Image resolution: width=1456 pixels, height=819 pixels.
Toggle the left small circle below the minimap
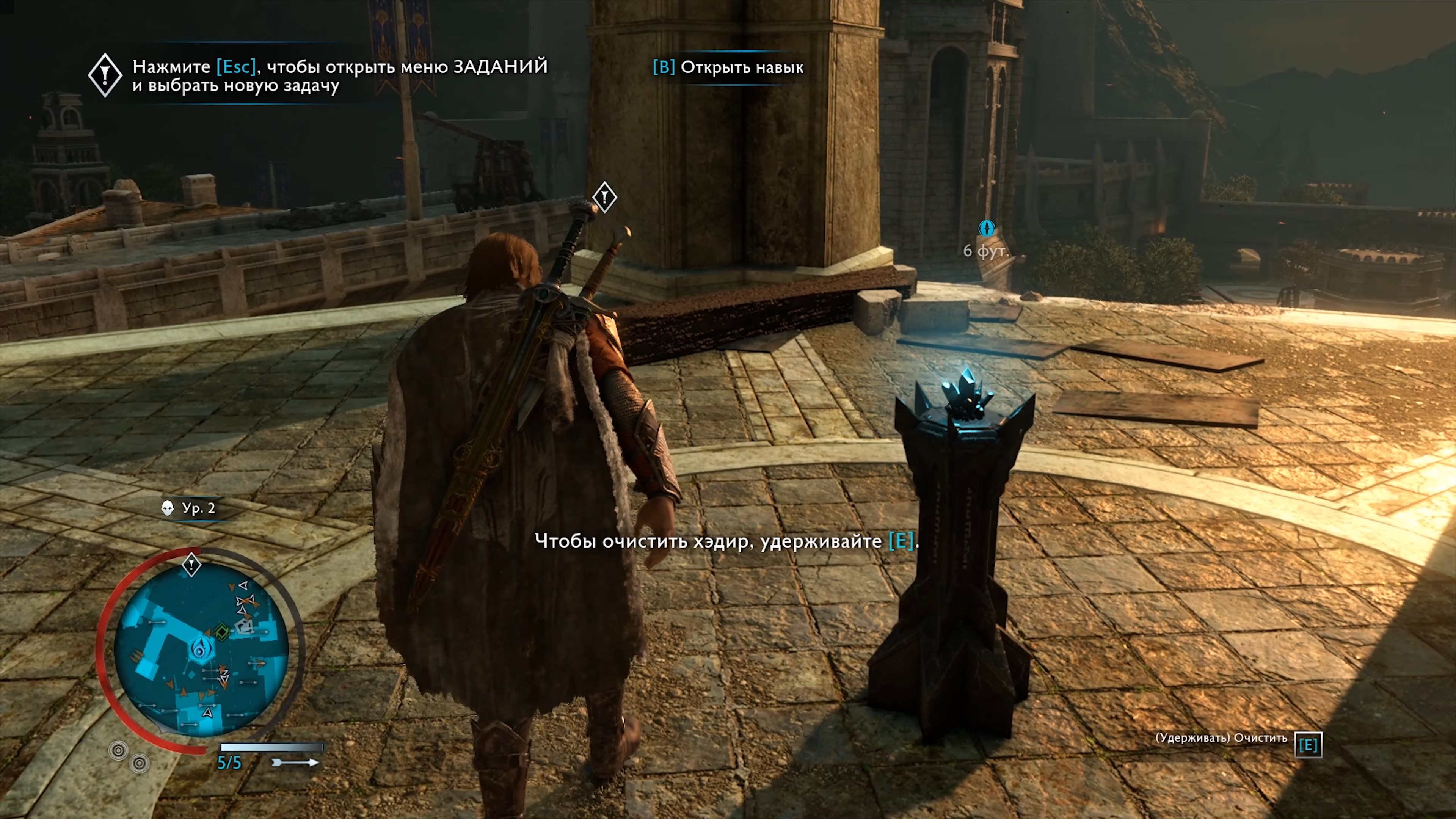pos(119,751)
